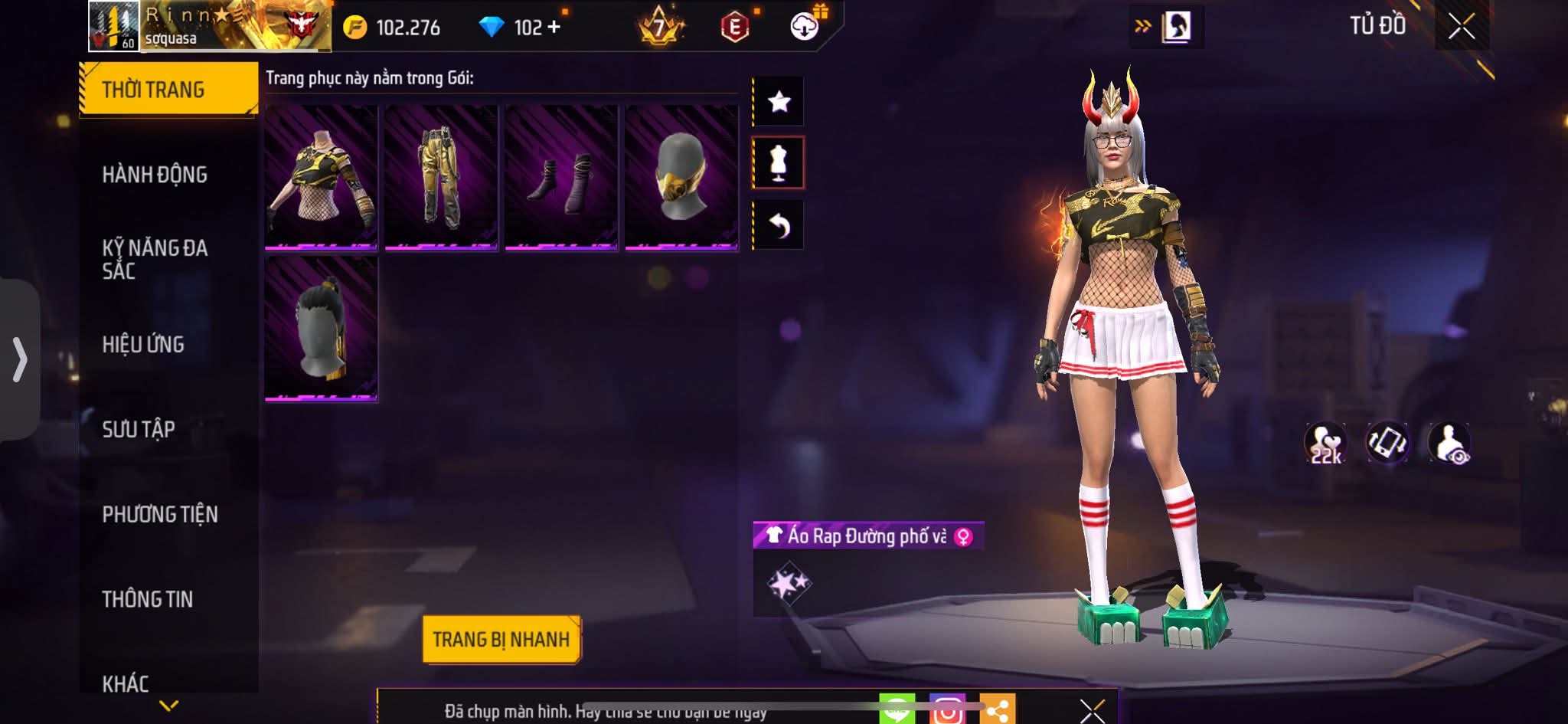The height and width of the screenshot is (724, 1568).
Task: Choose the black ponytail hair item
Action: click(x=321, y=328)
